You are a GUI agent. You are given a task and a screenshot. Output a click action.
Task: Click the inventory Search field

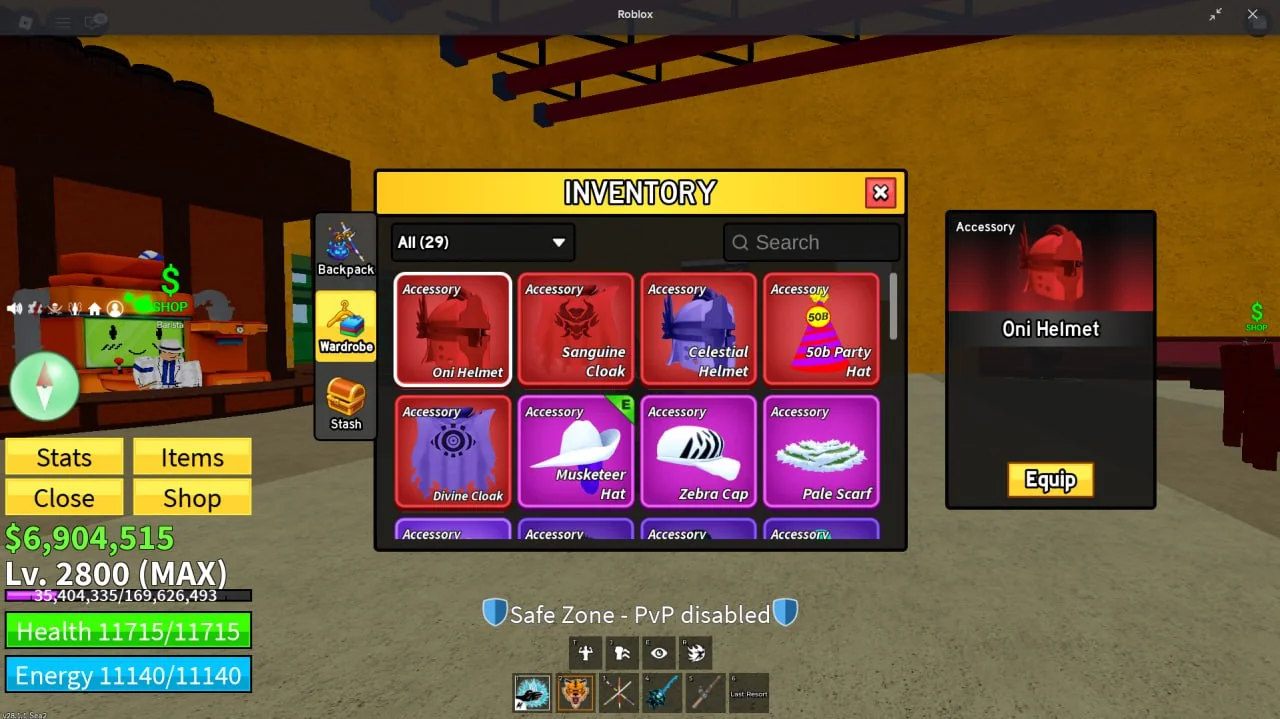pyautogui.click(x=811, y=242)
